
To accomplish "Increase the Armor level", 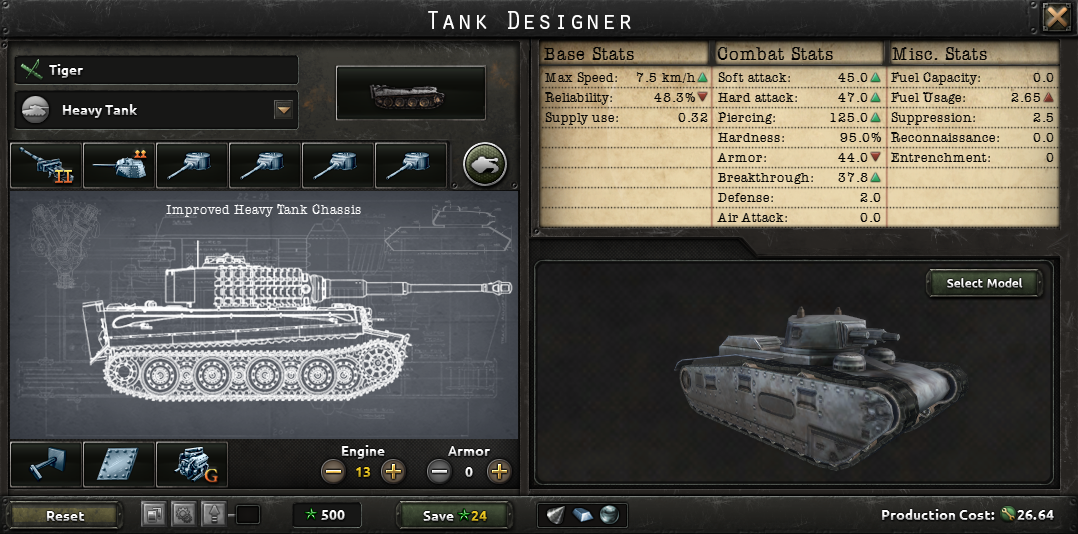I will (498, 471).
